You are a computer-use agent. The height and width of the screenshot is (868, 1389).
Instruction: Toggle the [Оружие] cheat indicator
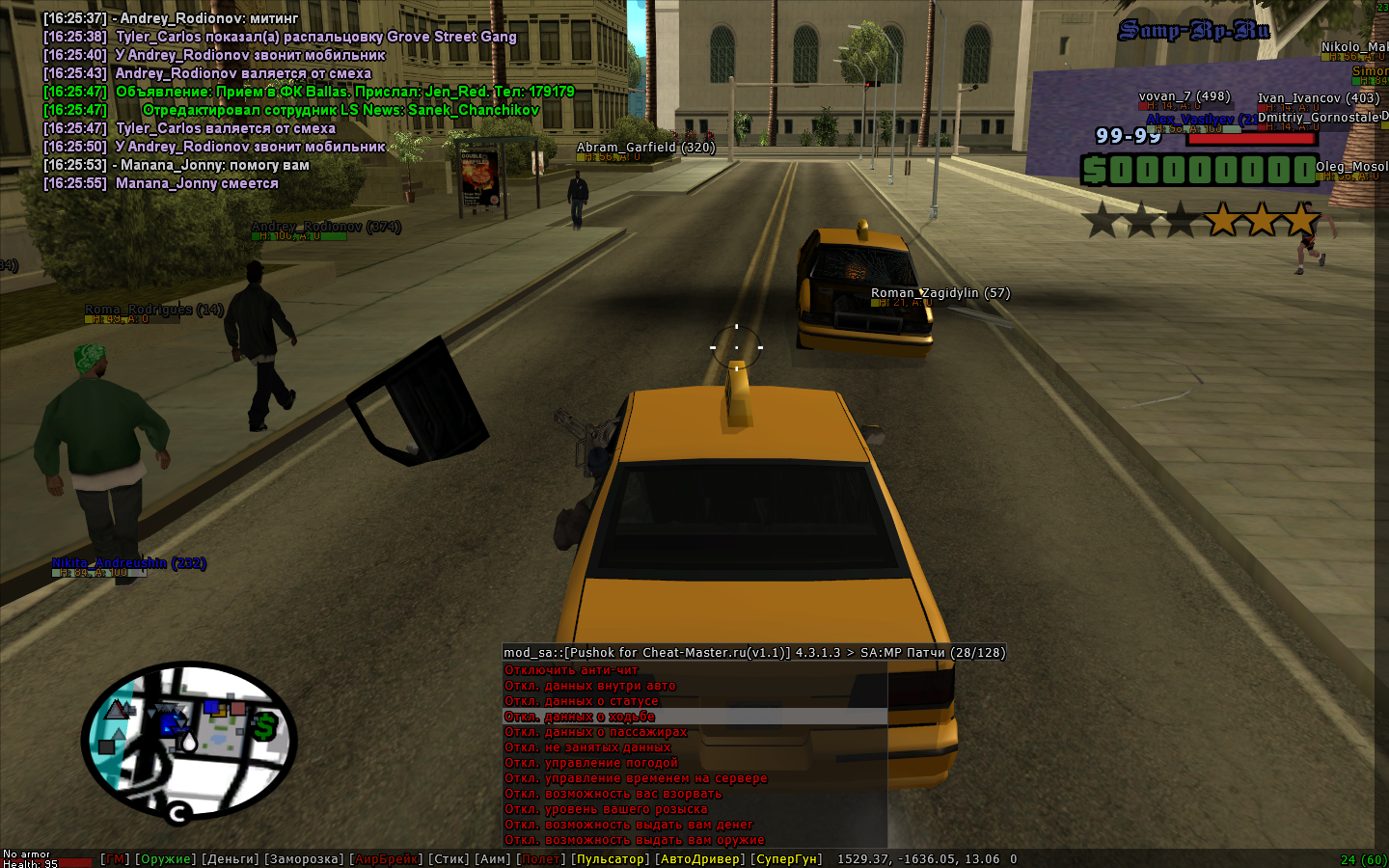point(165,859)
